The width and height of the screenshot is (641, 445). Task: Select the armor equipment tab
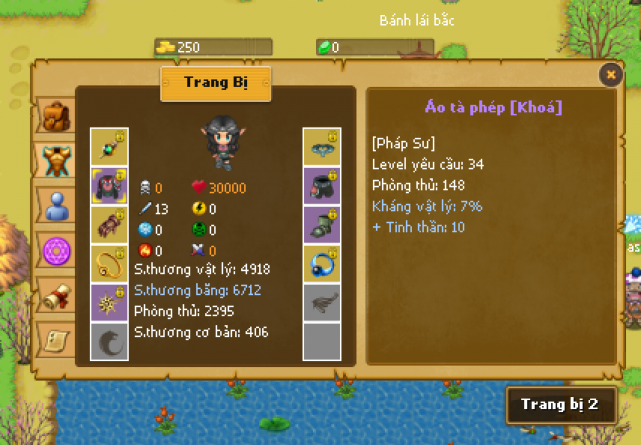point(56,159)
